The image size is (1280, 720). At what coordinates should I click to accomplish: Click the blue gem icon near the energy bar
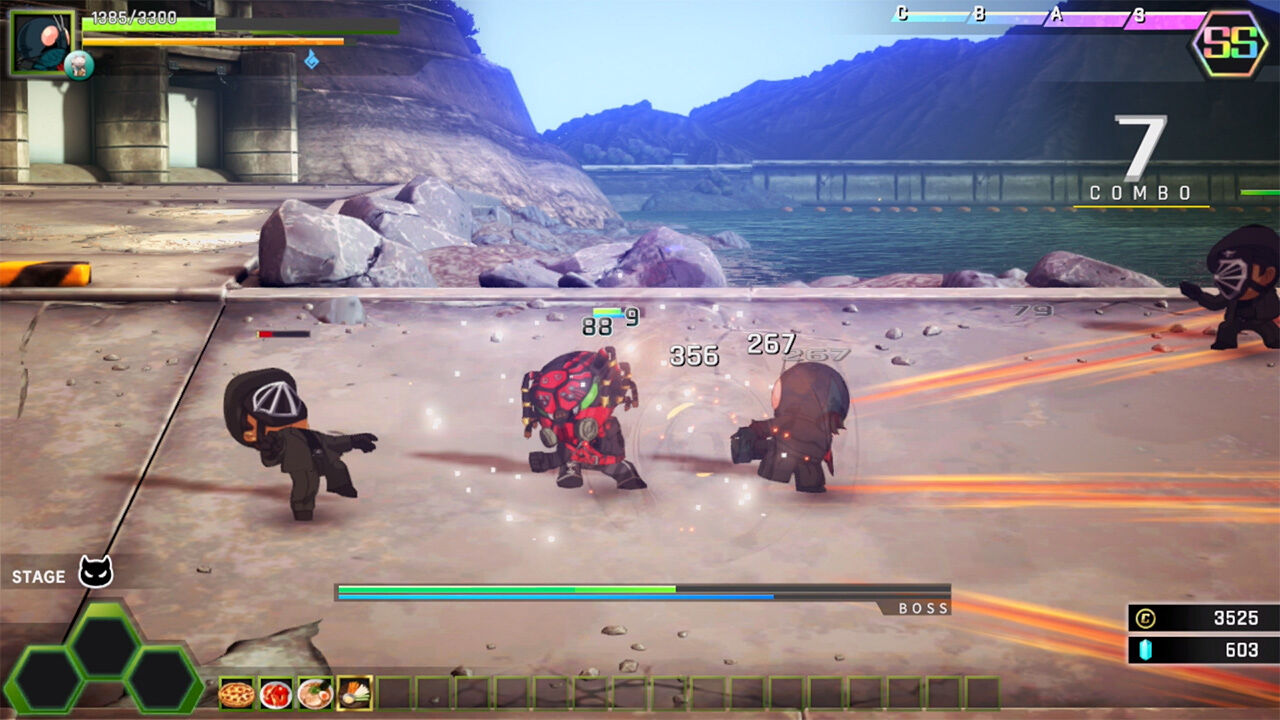[312, 58]
